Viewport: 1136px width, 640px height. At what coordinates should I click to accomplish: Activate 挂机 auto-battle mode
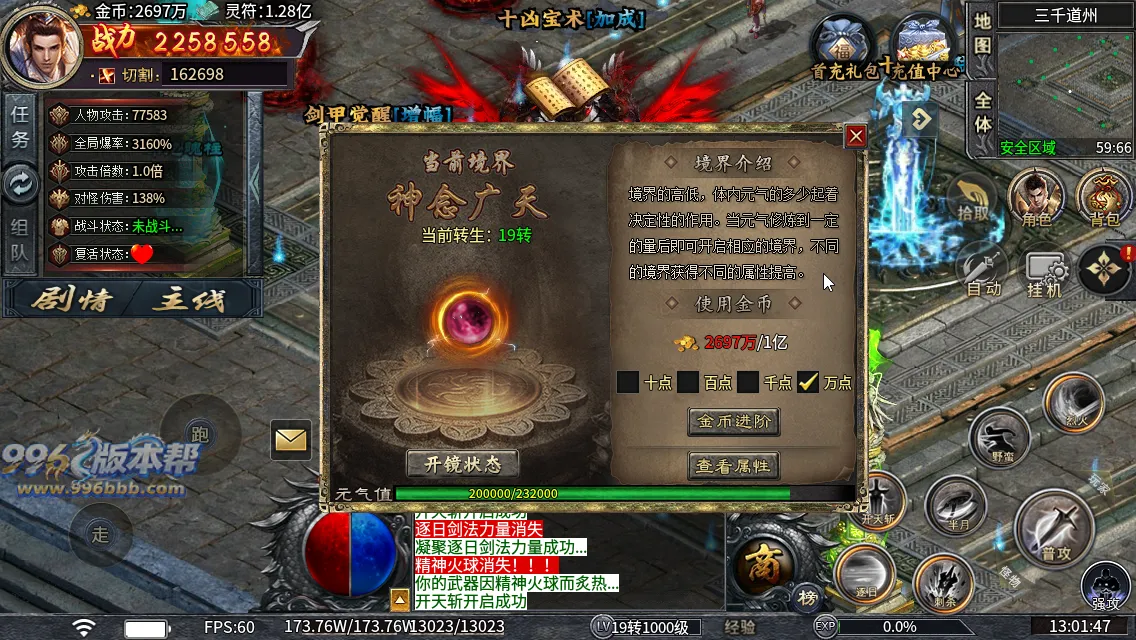[x=1045, y=272]
